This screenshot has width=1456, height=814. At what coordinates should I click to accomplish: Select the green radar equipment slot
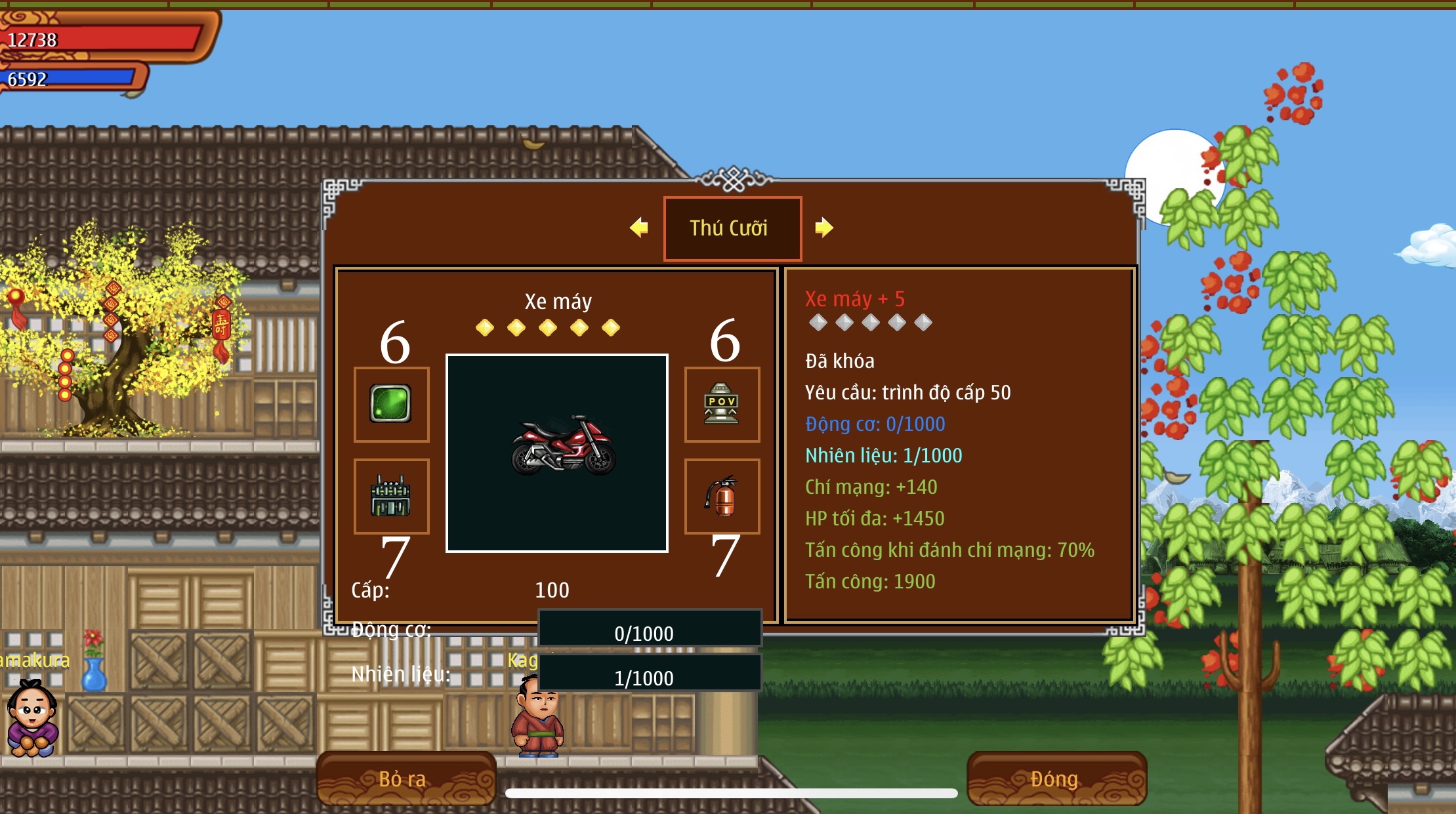391,404
